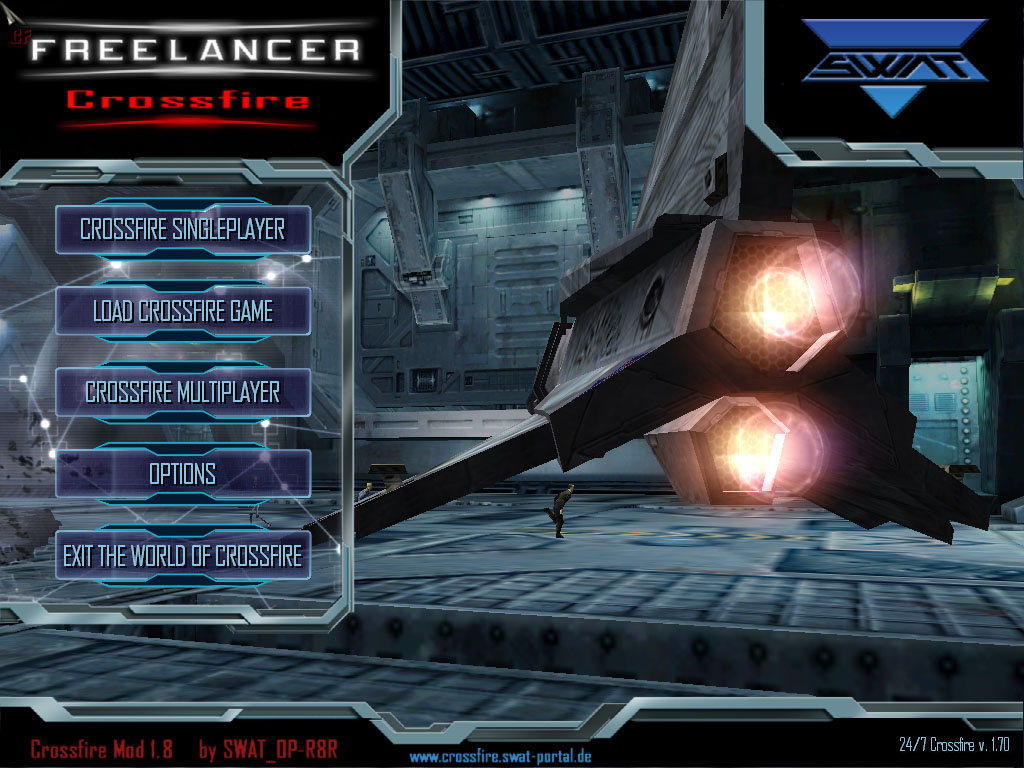Open the Options menu

click(x=182, y=473)
